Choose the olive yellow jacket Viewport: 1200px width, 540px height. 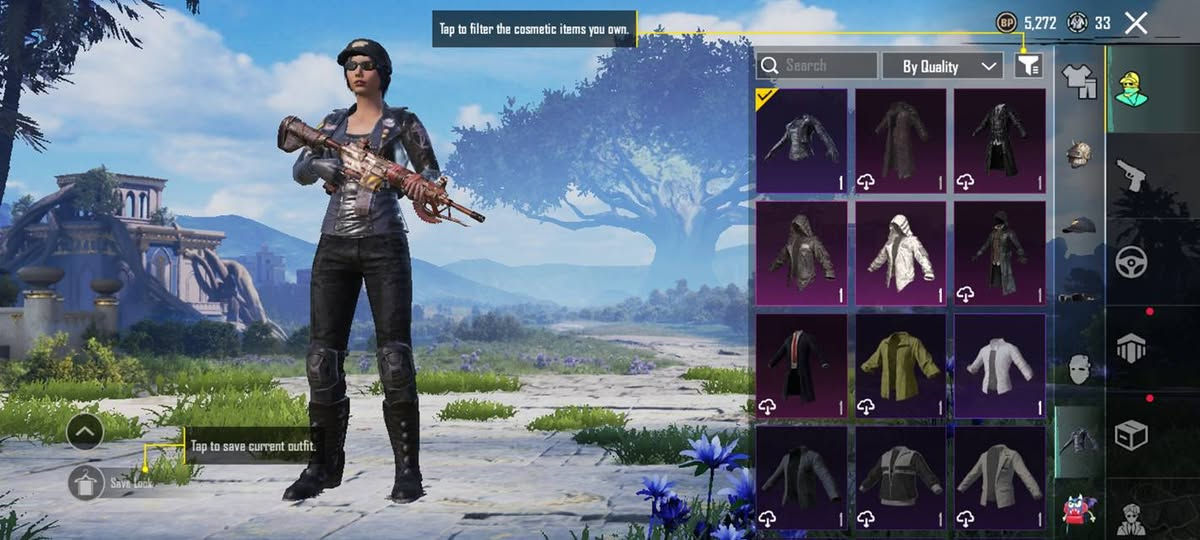click(x=900, y=366)
